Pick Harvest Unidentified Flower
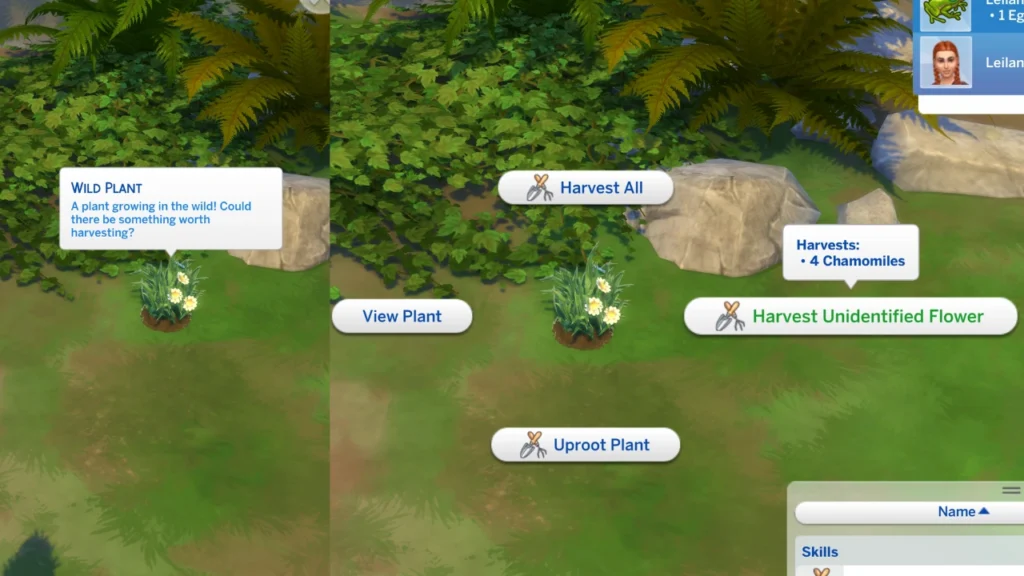This screenshot has height=576, width=1024. click(850, 317)
